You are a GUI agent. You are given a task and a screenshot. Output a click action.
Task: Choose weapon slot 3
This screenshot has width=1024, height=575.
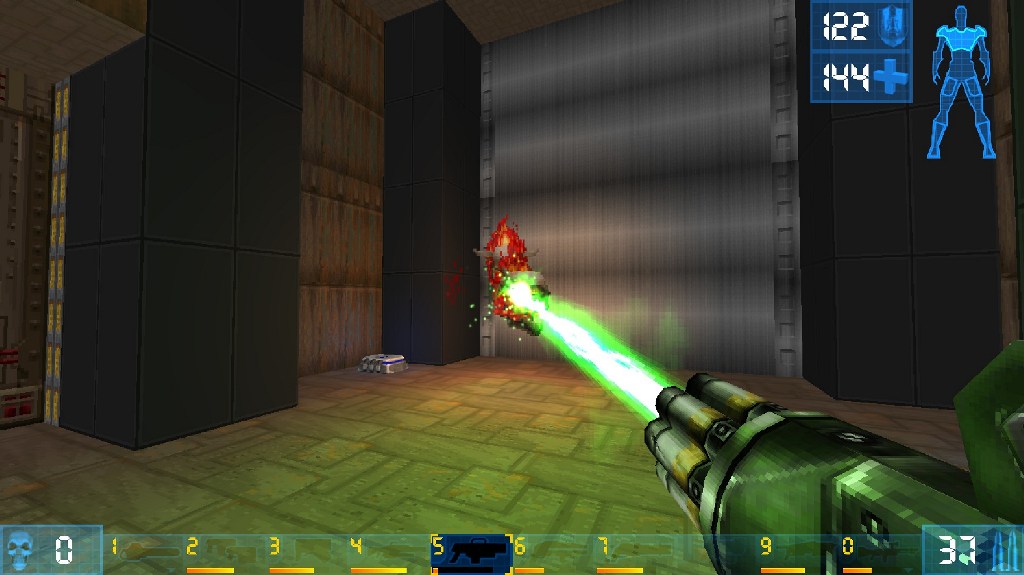click(x=294, y=550)
